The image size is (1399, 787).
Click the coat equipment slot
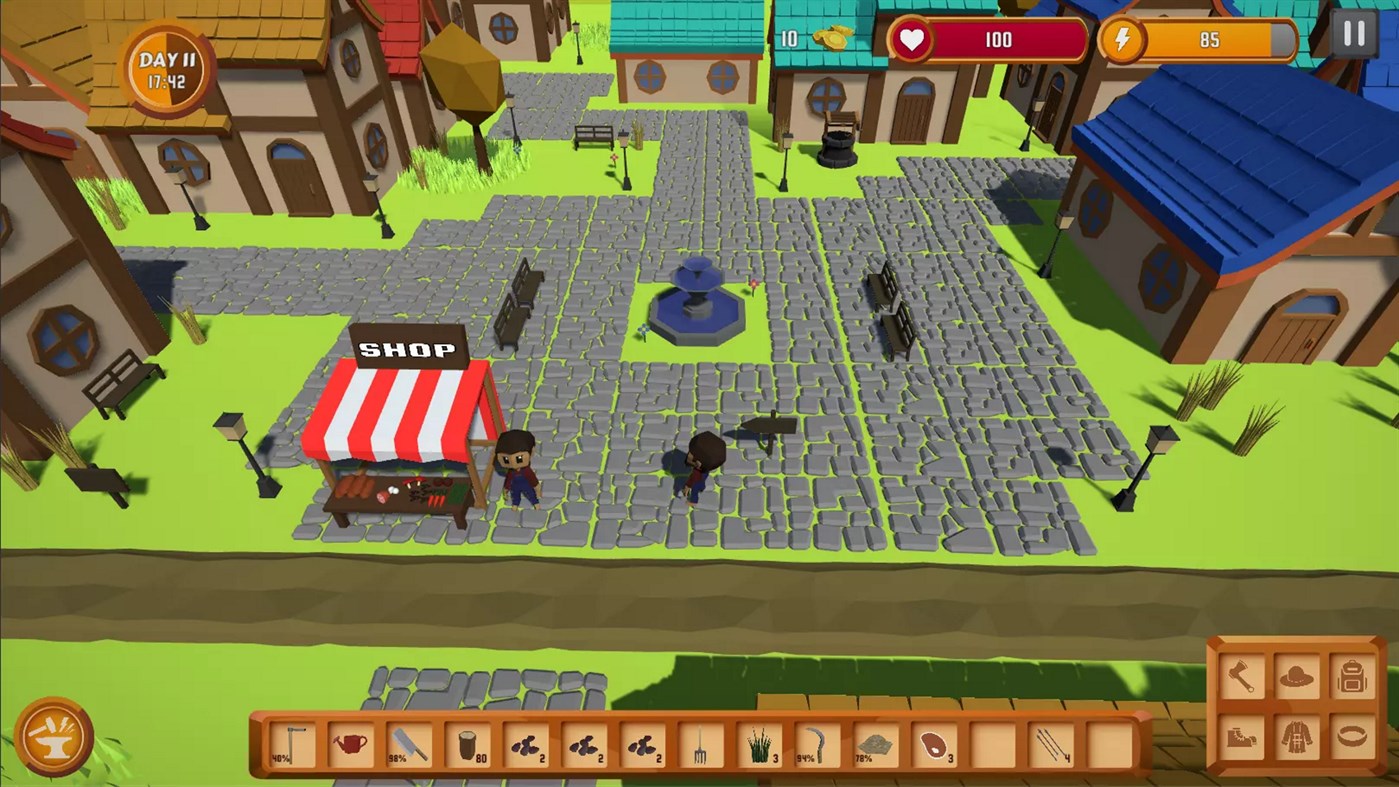click(x=1297, y=738)
